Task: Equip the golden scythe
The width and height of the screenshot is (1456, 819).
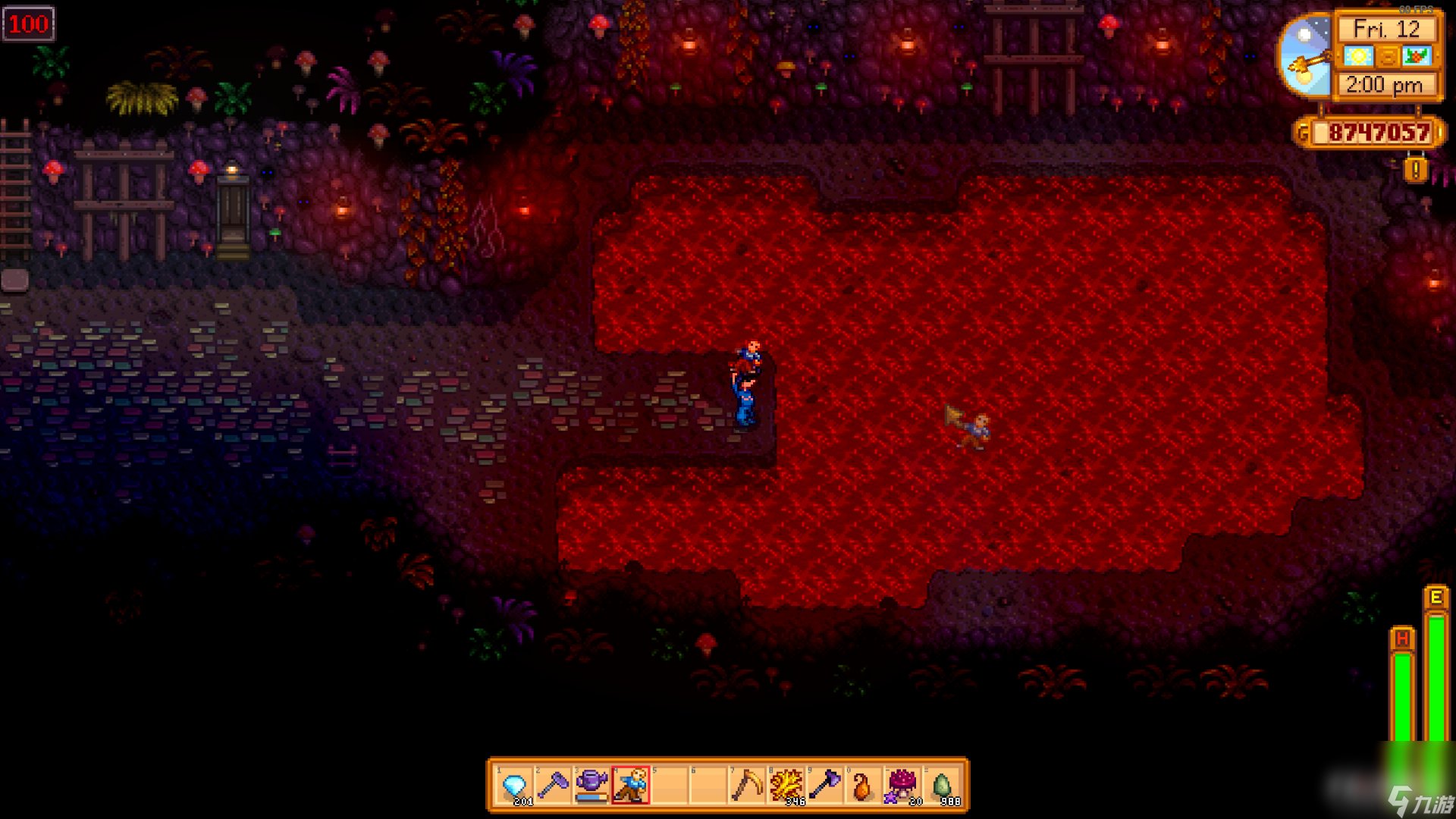Action: click(746, 786)
